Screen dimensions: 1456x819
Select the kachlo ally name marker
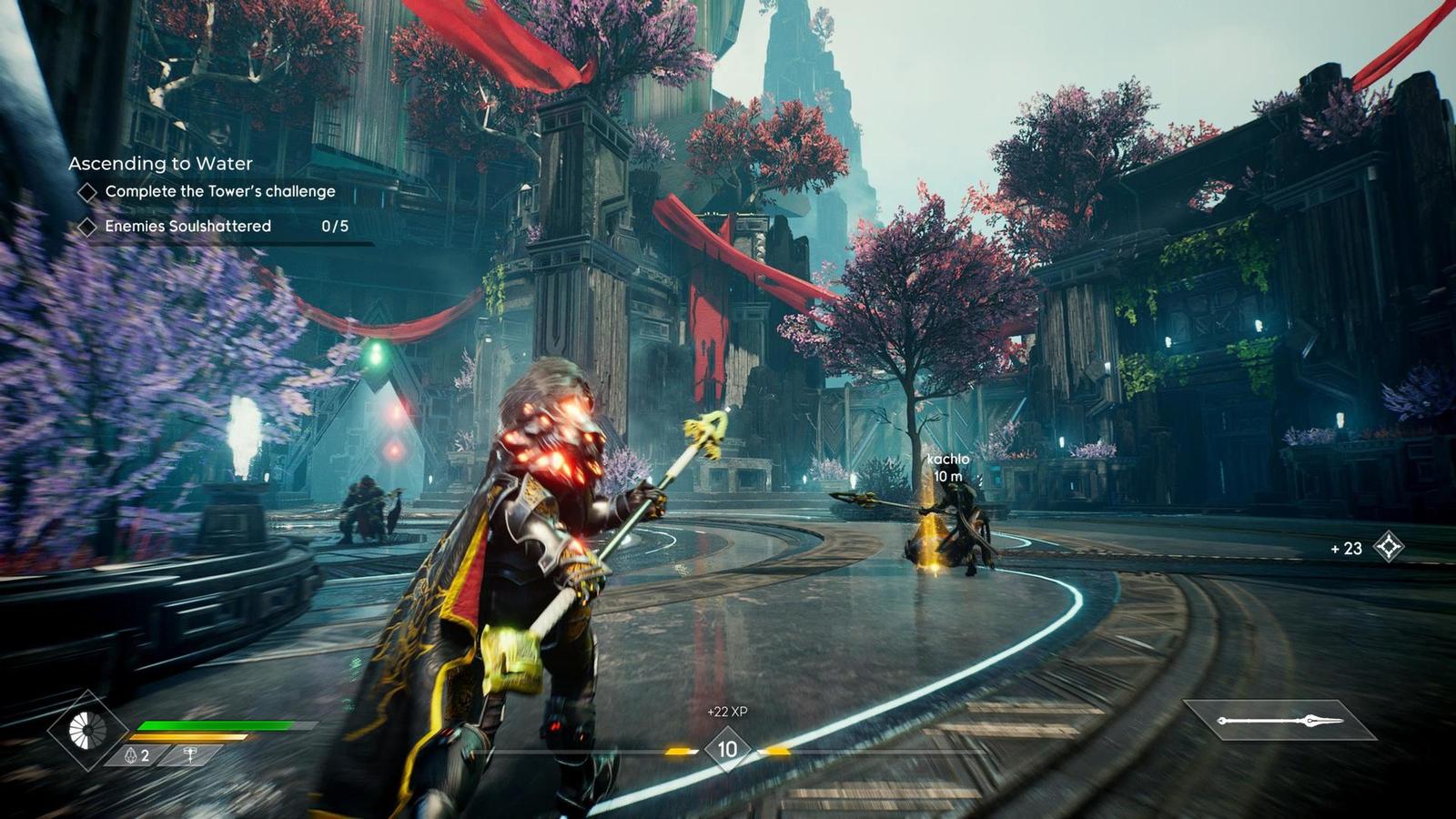947,460
